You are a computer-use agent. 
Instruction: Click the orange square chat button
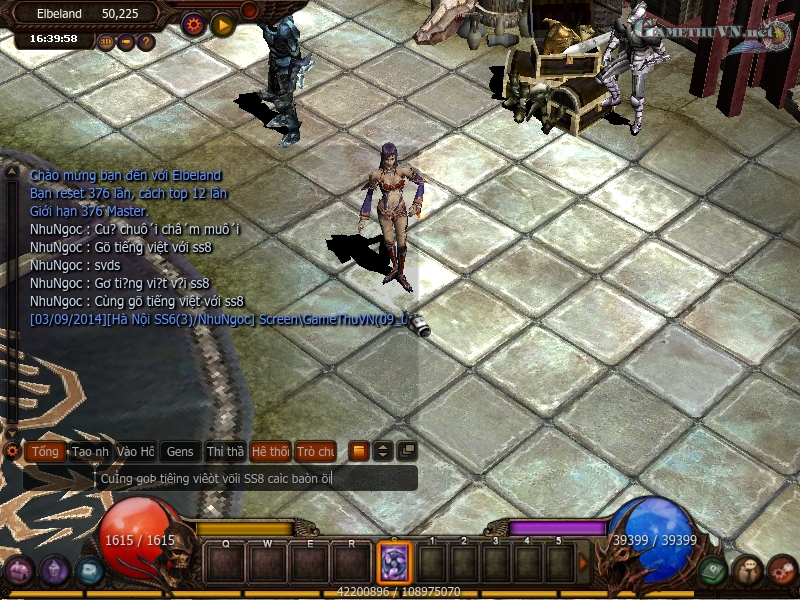[359, 451]
